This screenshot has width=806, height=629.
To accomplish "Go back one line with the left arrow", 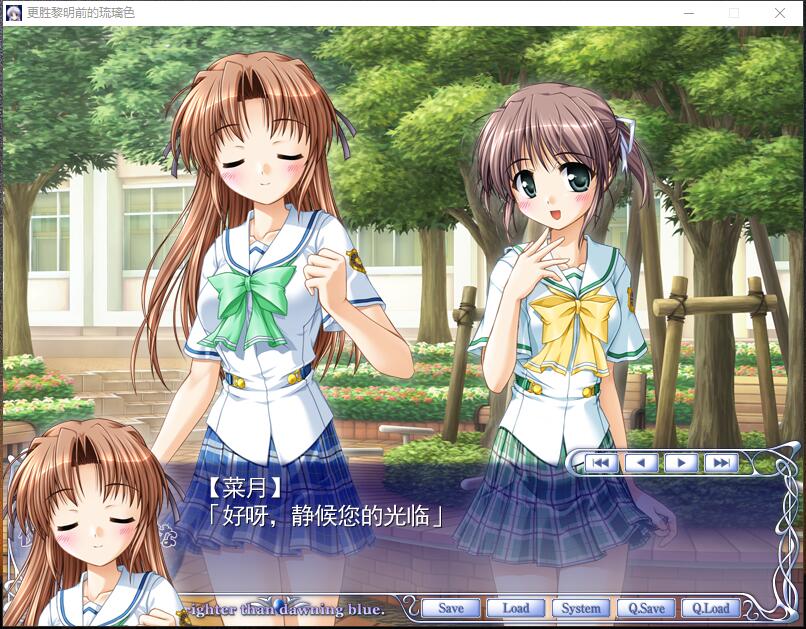I will 641,463.
